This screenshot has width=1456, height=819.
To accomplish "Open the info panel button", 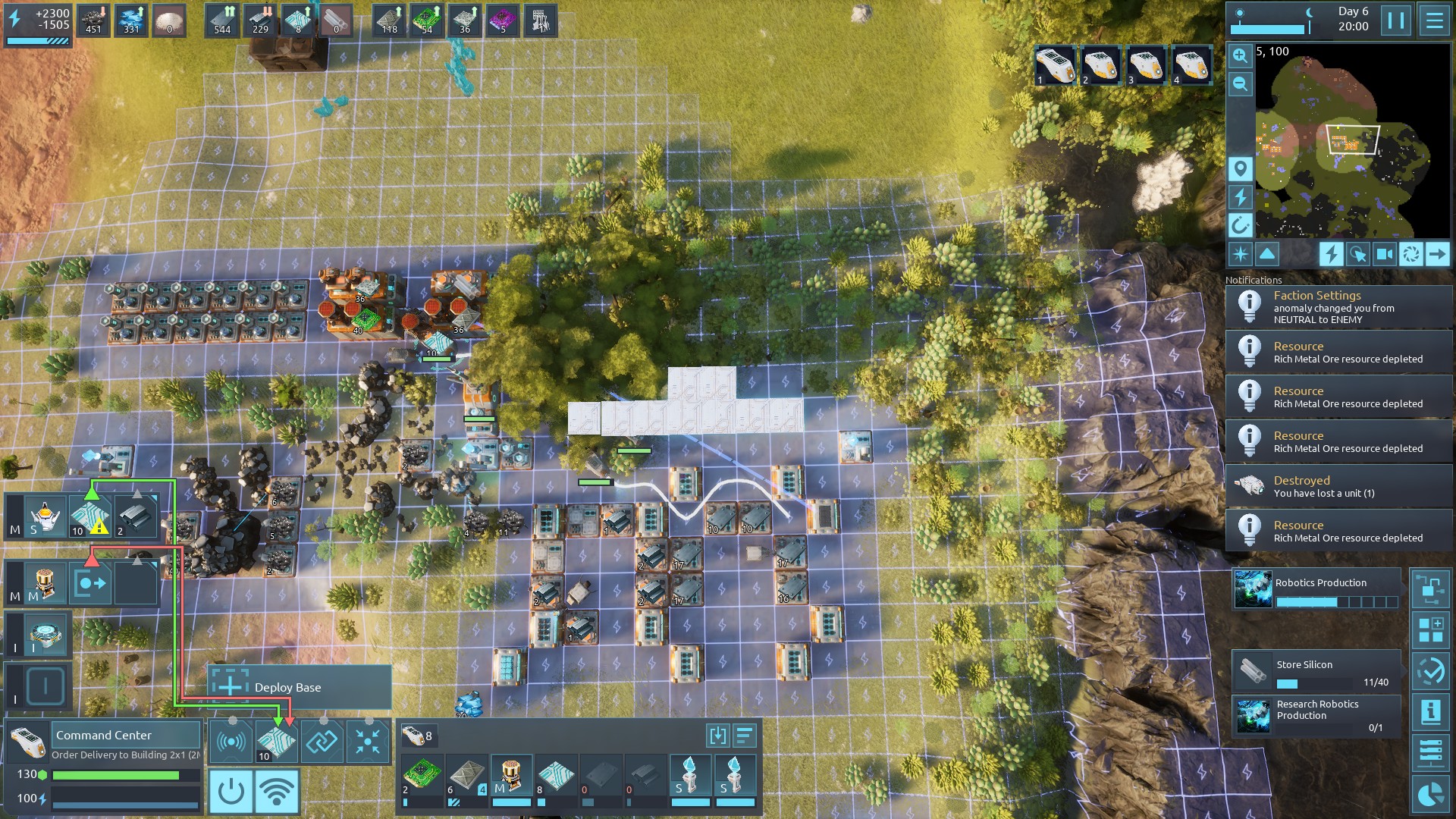I will click(1430, 711).
